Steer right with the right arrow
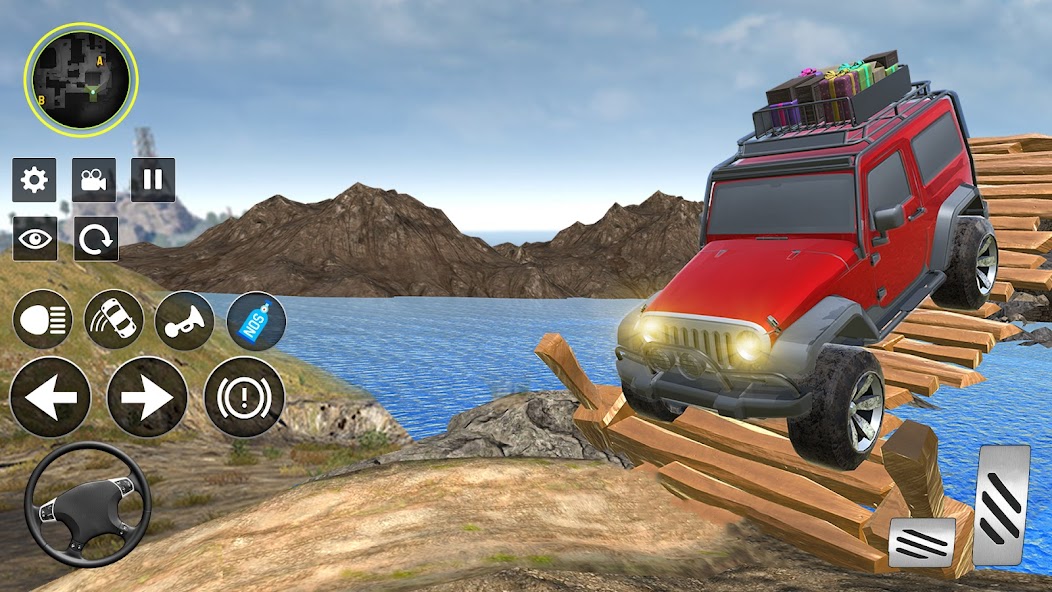 coord(147,397)
